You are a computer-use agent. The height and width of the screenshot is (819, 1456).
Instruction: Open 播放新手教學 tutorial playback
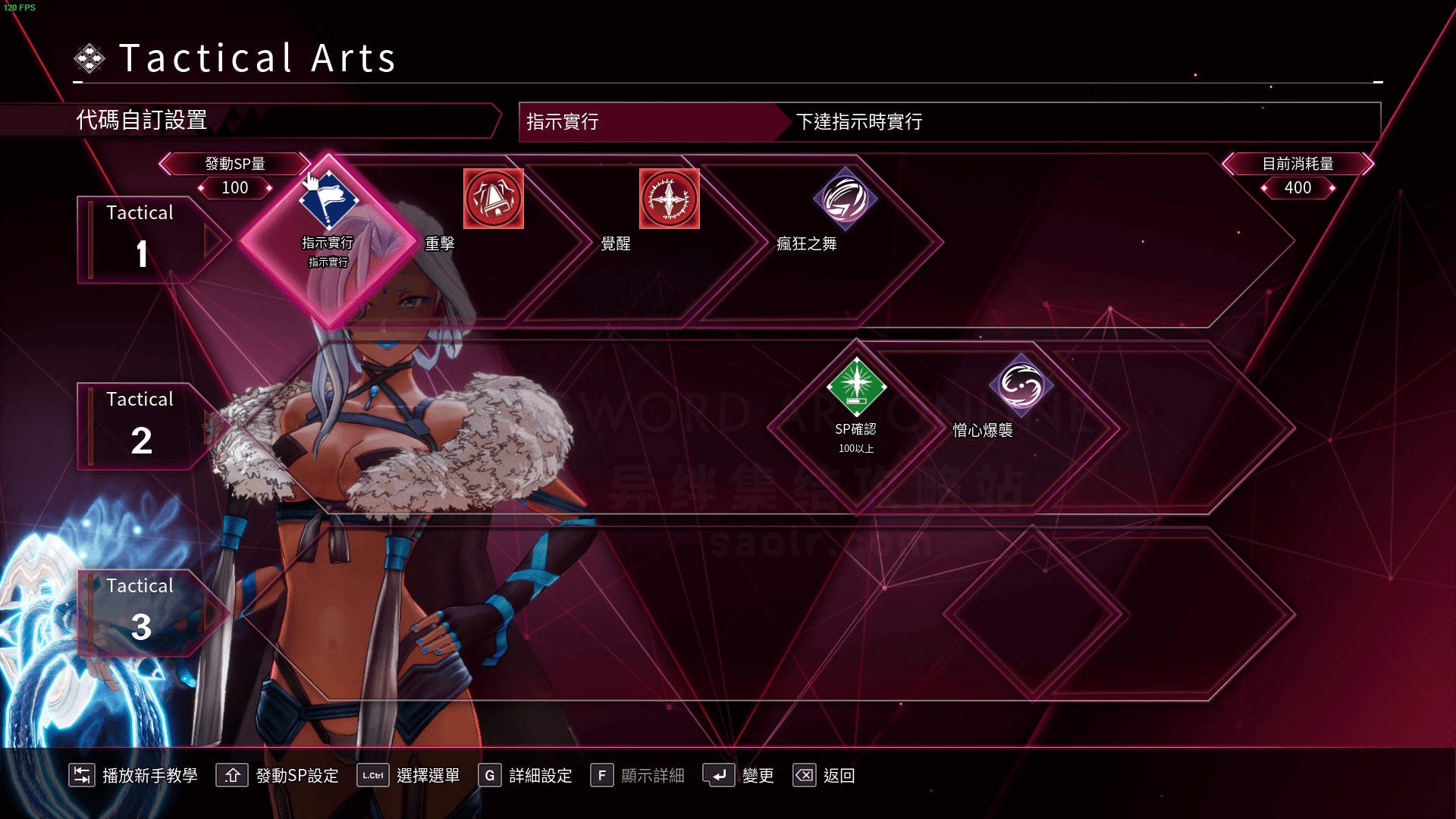[133, 775]
